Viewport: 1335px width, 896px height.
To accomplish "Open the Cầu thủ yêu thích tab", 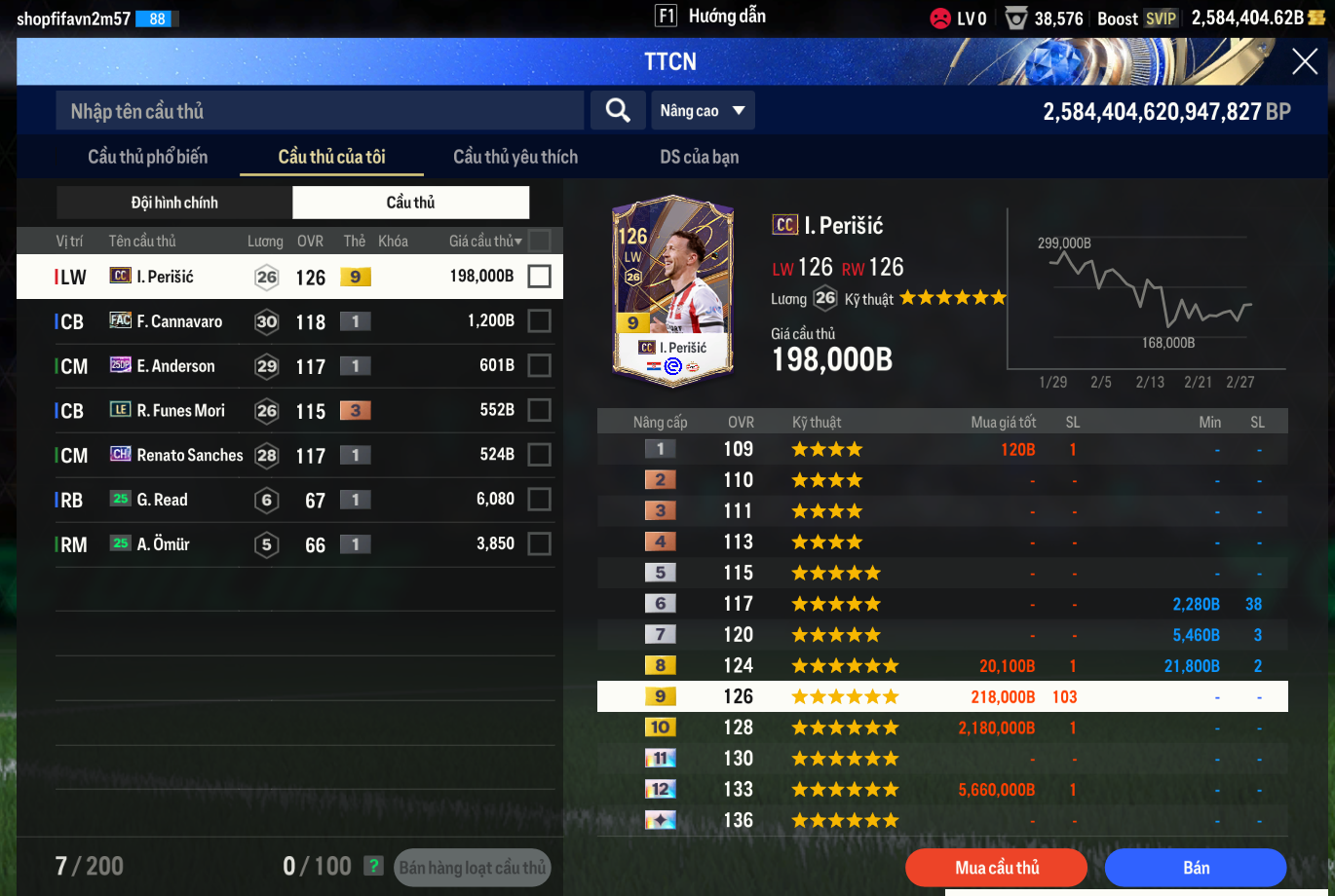I will (x=515, y=157).
